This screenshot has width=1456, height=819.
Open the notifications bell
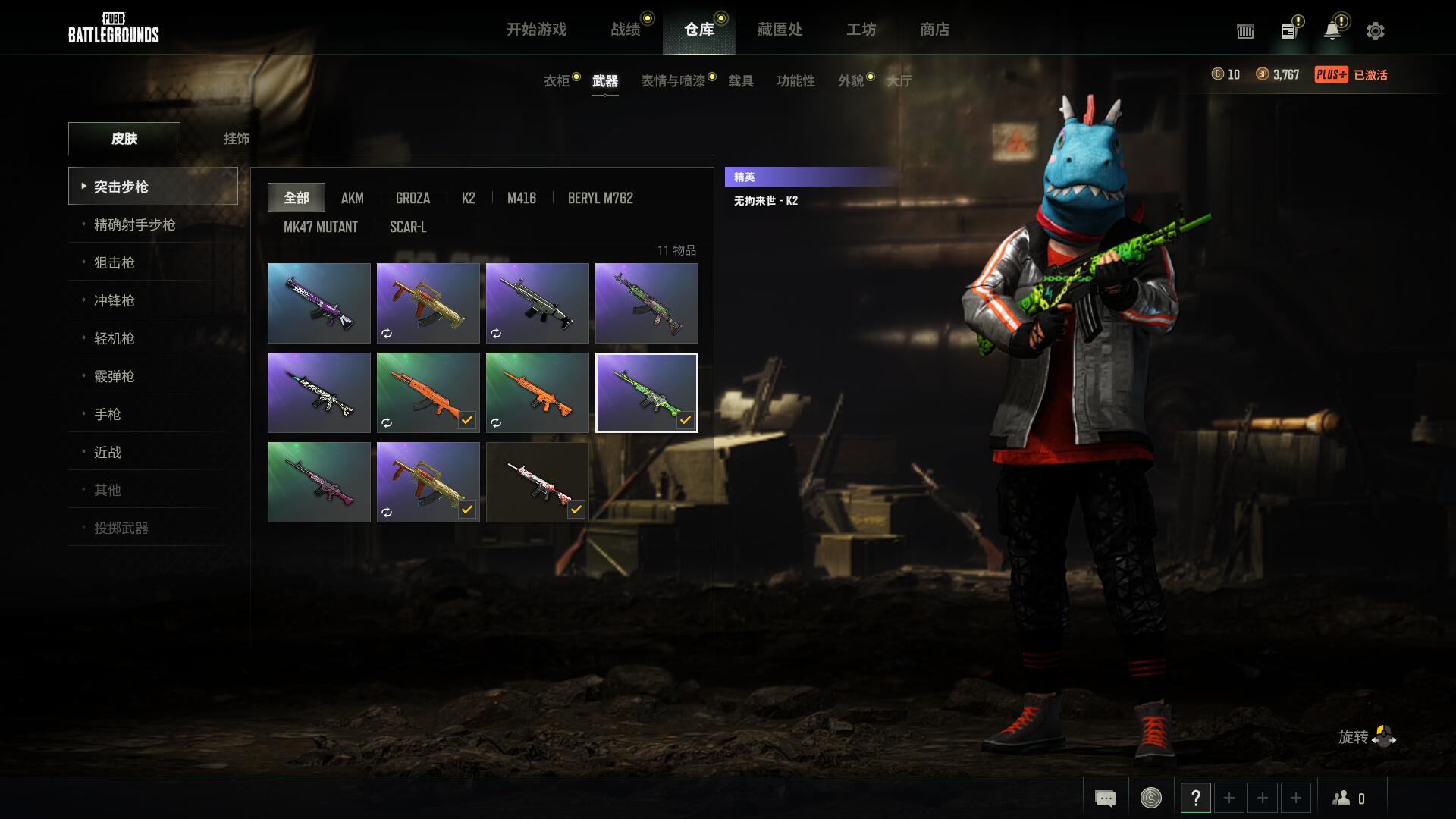(1332, 30)
